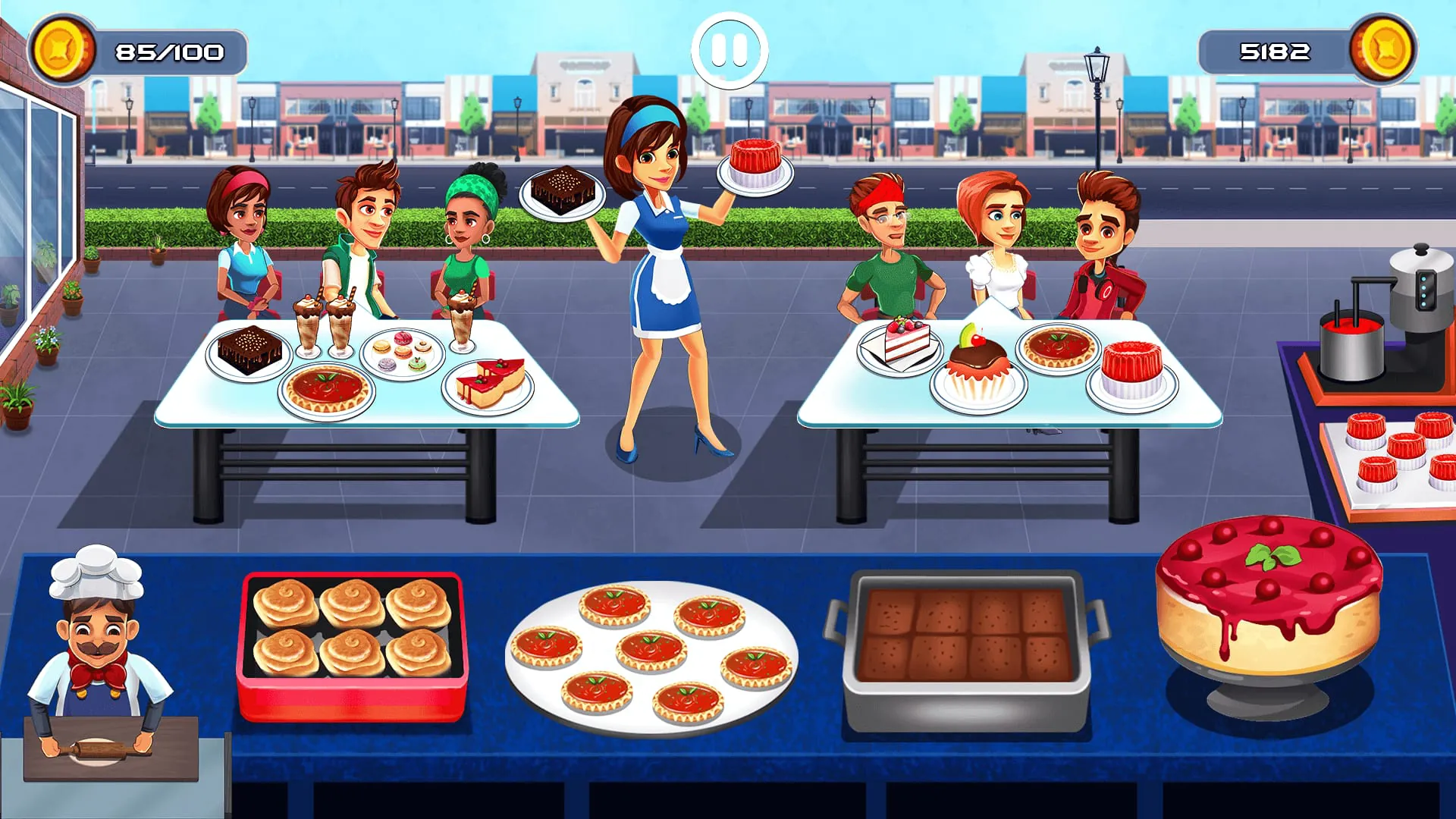Click the pause button at top center
Viewport: 1456px width, 819px height.
pos(726,47)
